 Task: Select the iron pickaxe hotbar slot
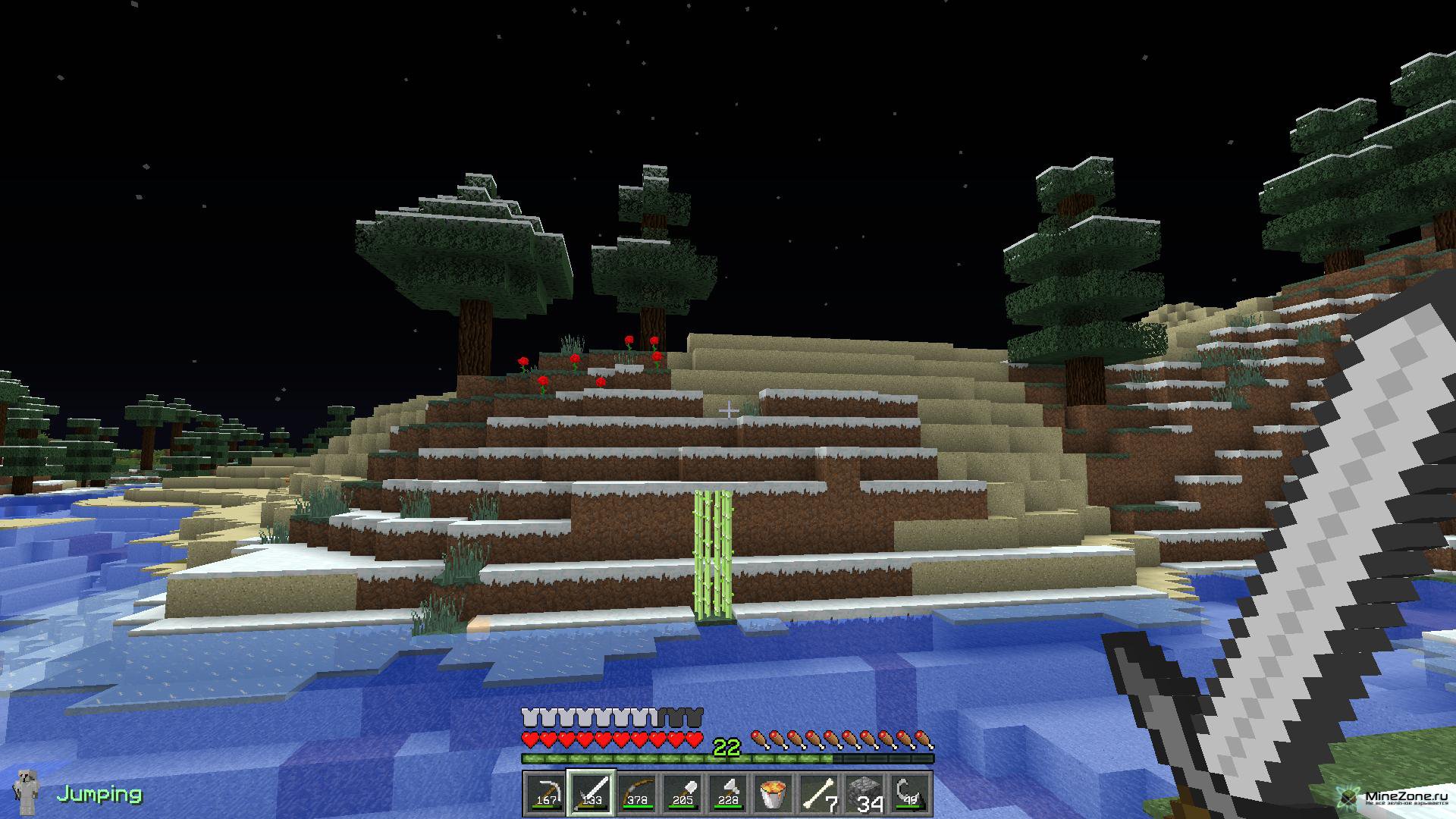(x=544, y=793)
